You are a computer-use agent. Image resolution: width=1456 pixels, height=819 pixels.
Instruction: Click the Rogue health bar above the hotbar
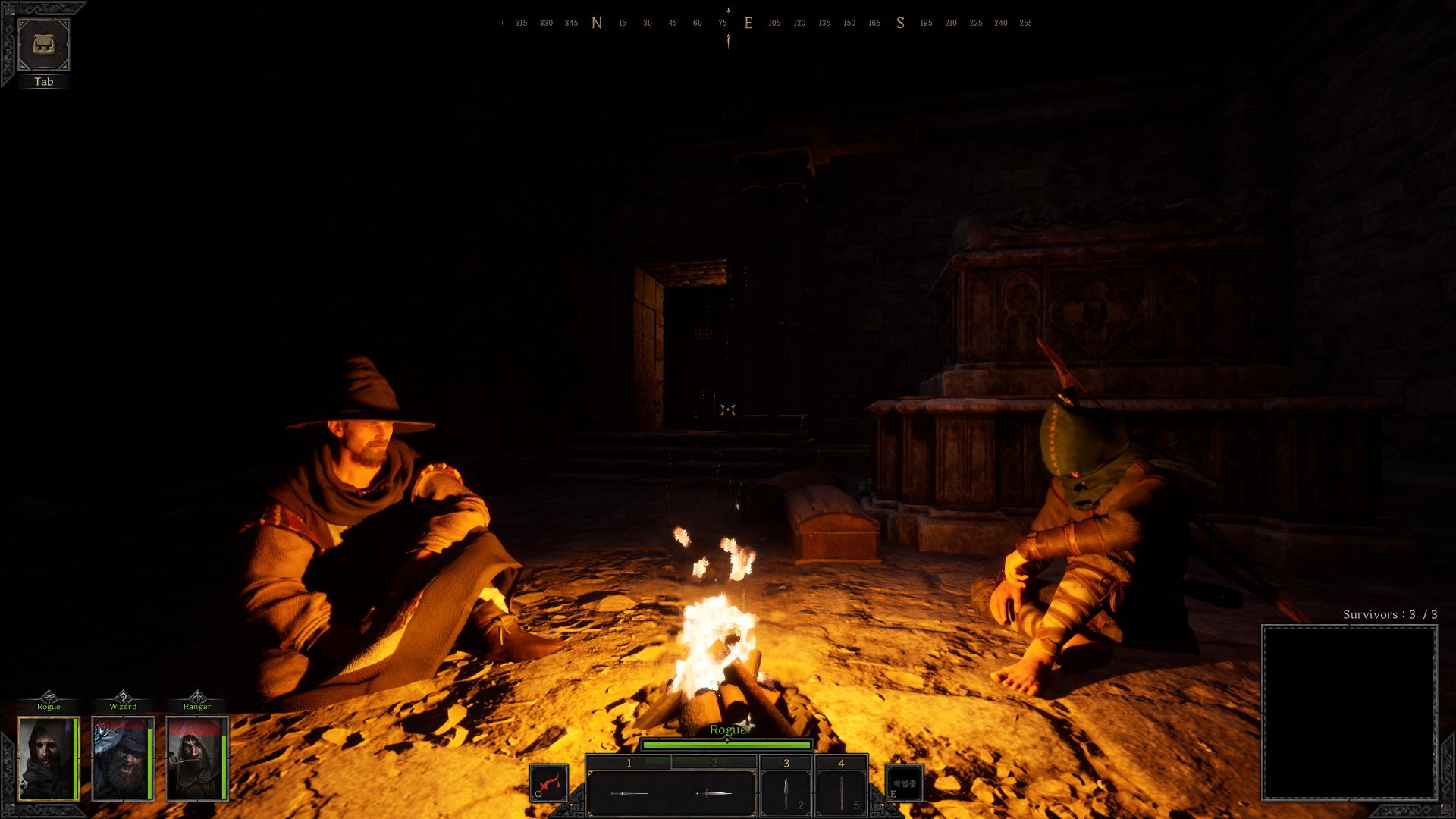click(728, 745)
